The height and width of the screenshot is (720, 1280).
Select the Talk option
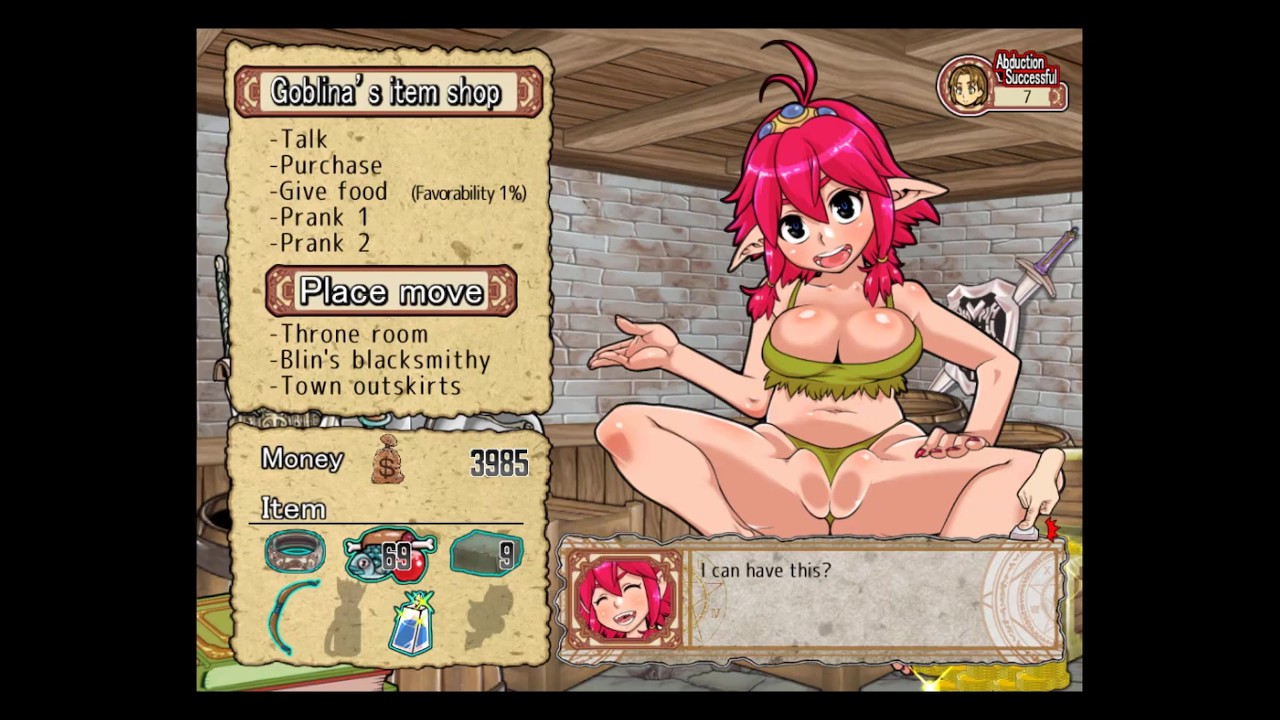303,139
